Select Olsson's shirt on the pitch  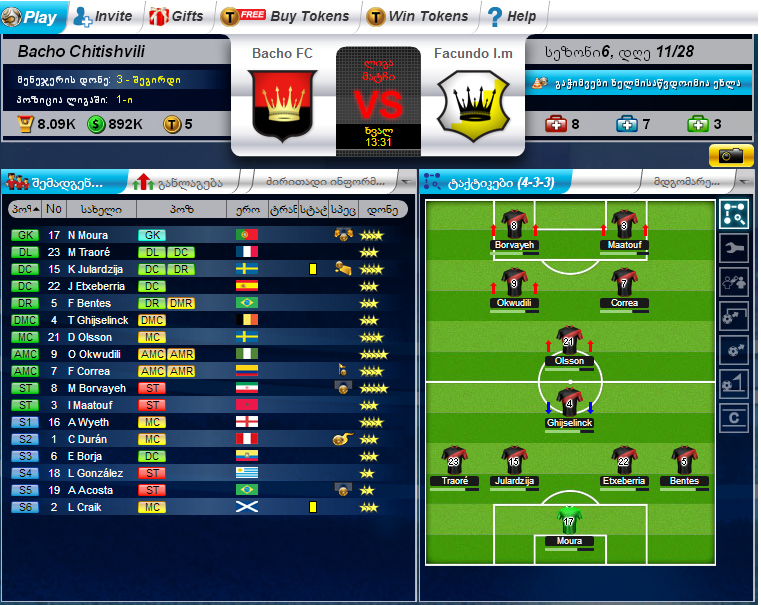coord(569,340)
